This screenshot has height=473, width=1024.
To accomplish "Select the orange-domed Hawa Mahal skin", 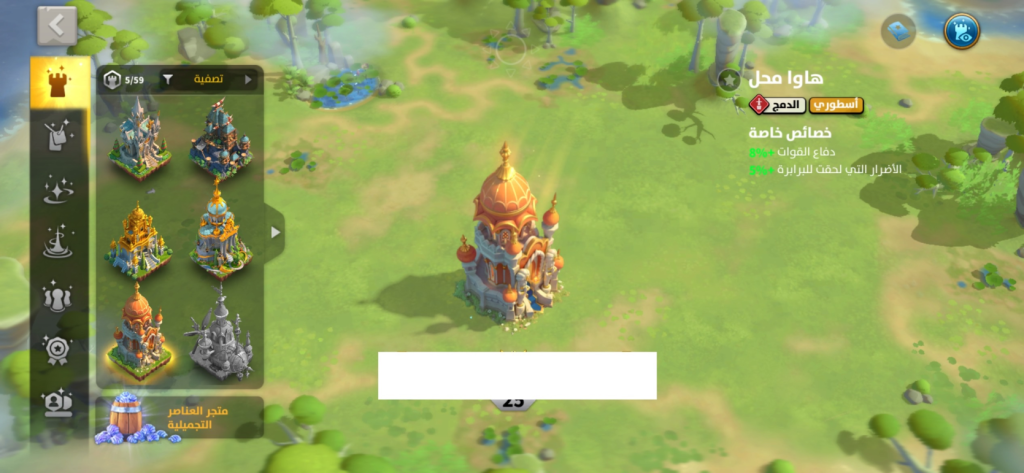I will coord(139,332).
